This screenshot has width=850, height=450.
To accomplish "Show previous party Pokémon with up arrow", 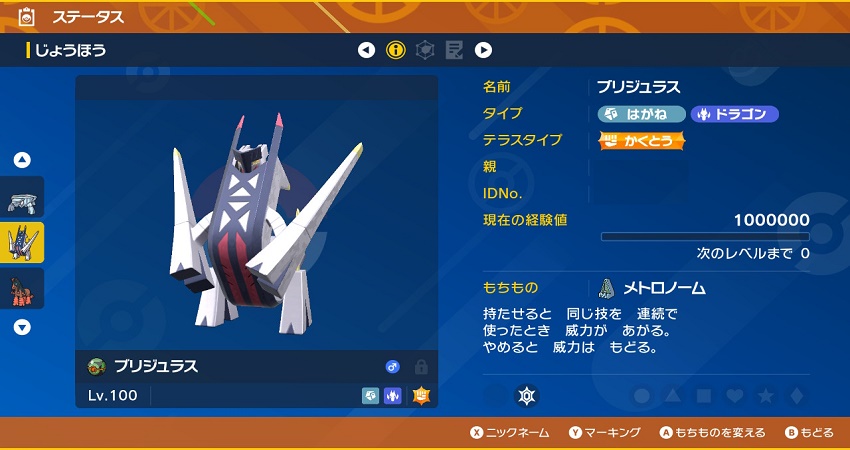I will (x=22, y=160).
